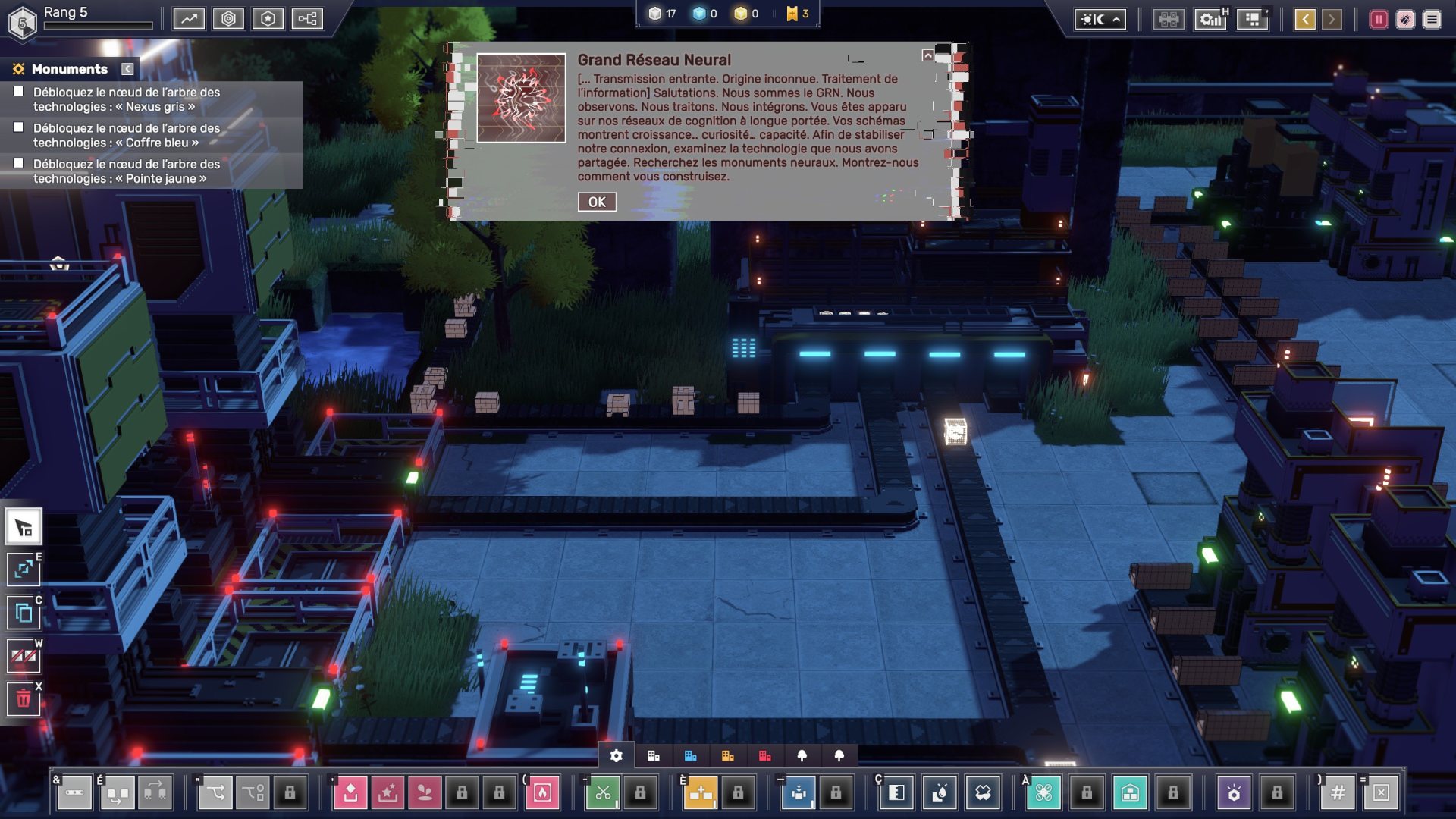Open the hamburger main menu
This screenshot has height=819, width=1456.
click(1432, 20)
